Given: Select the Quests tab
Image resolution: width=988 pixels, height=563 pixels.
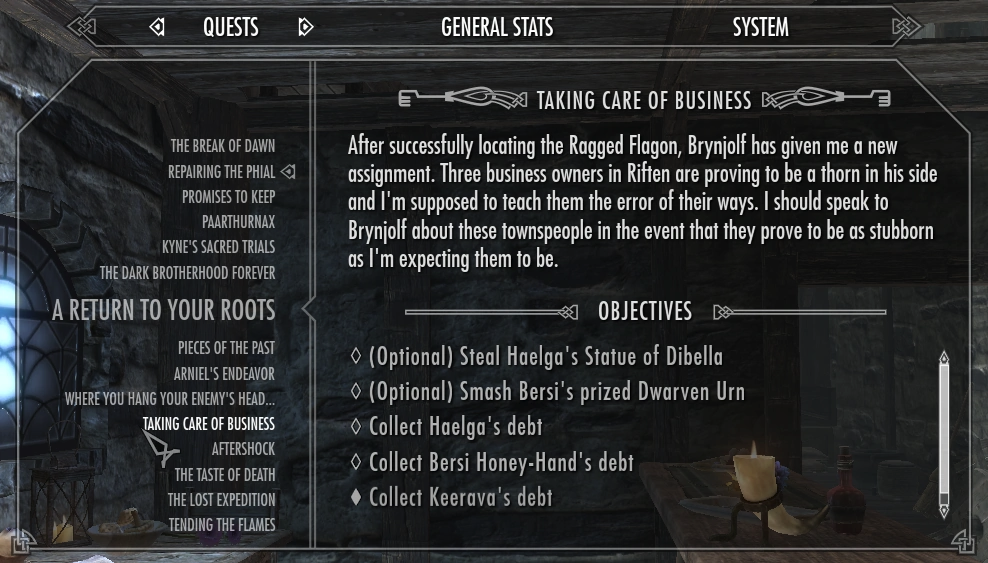Looking at the screenshot, I should tap(231, 28).
